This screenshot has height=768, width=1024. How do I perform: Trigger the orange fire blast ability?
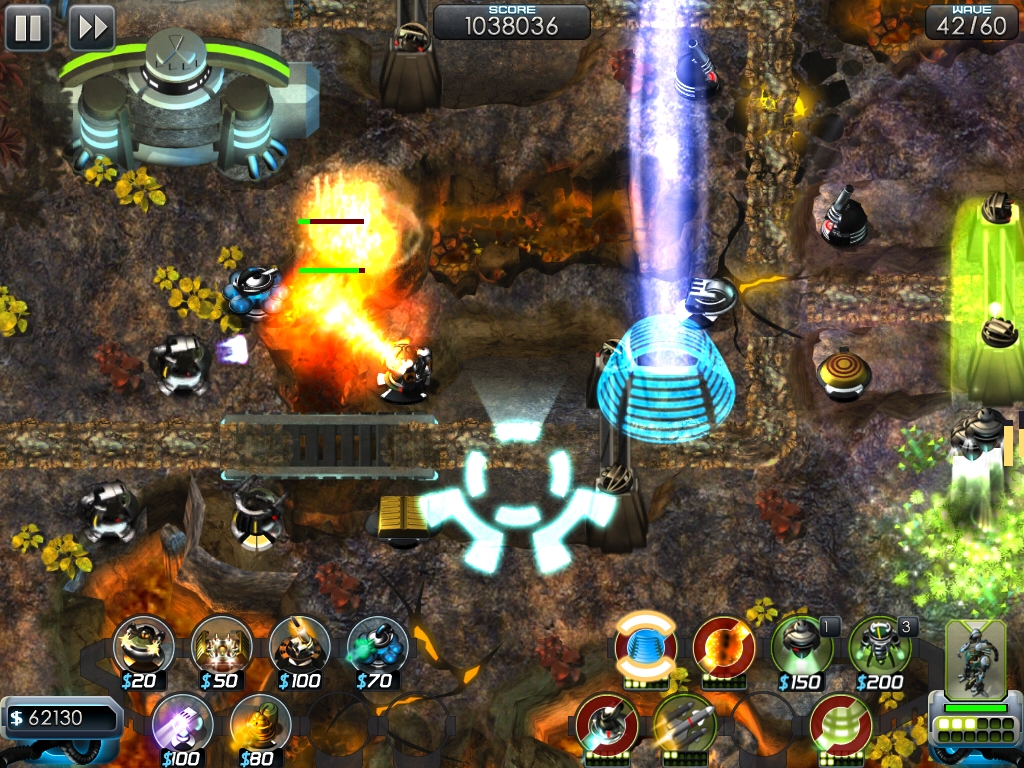723,645
